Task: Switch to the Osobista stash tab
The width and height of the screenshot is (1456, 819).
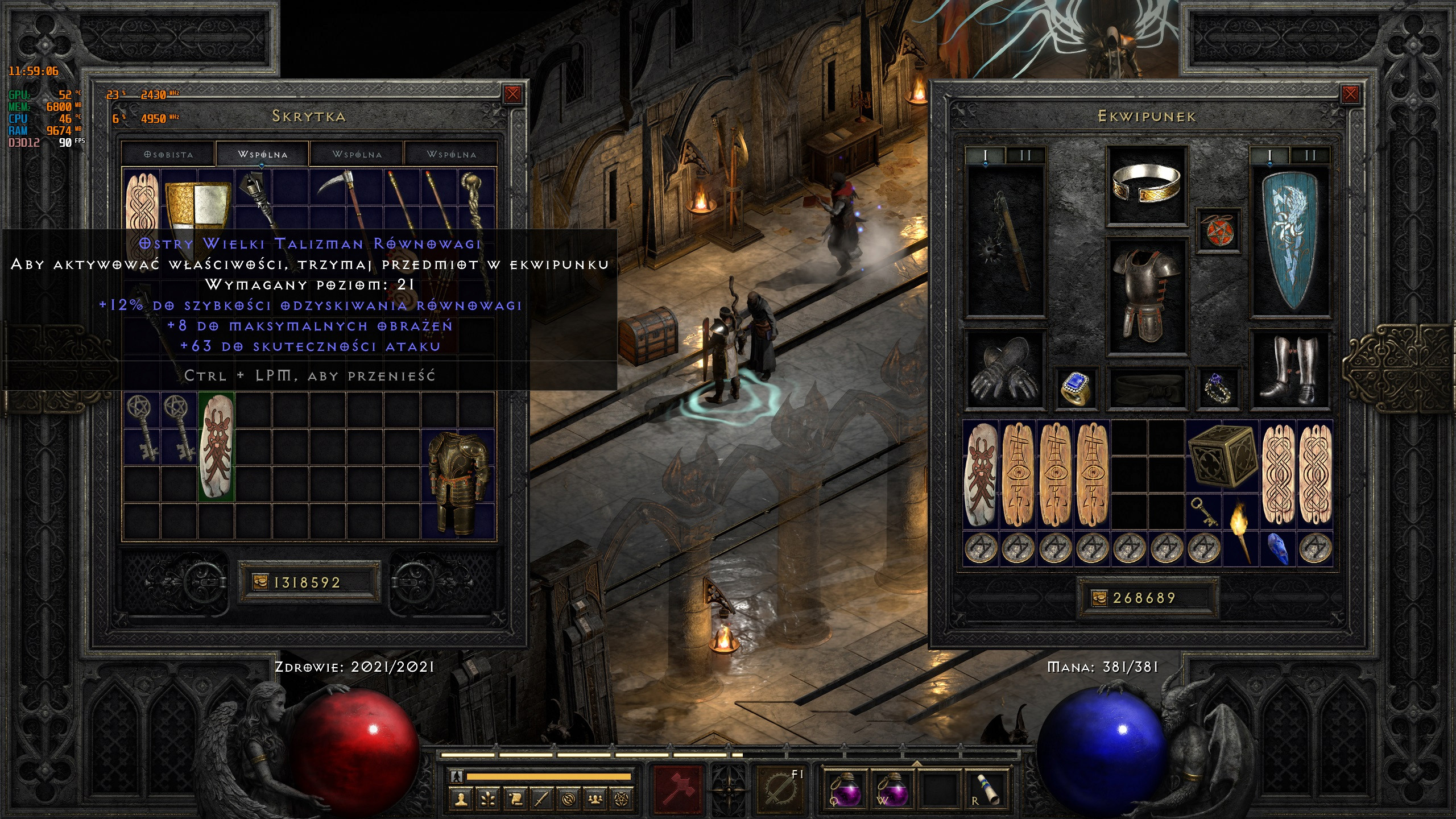Action: click(x=168, y=154)
